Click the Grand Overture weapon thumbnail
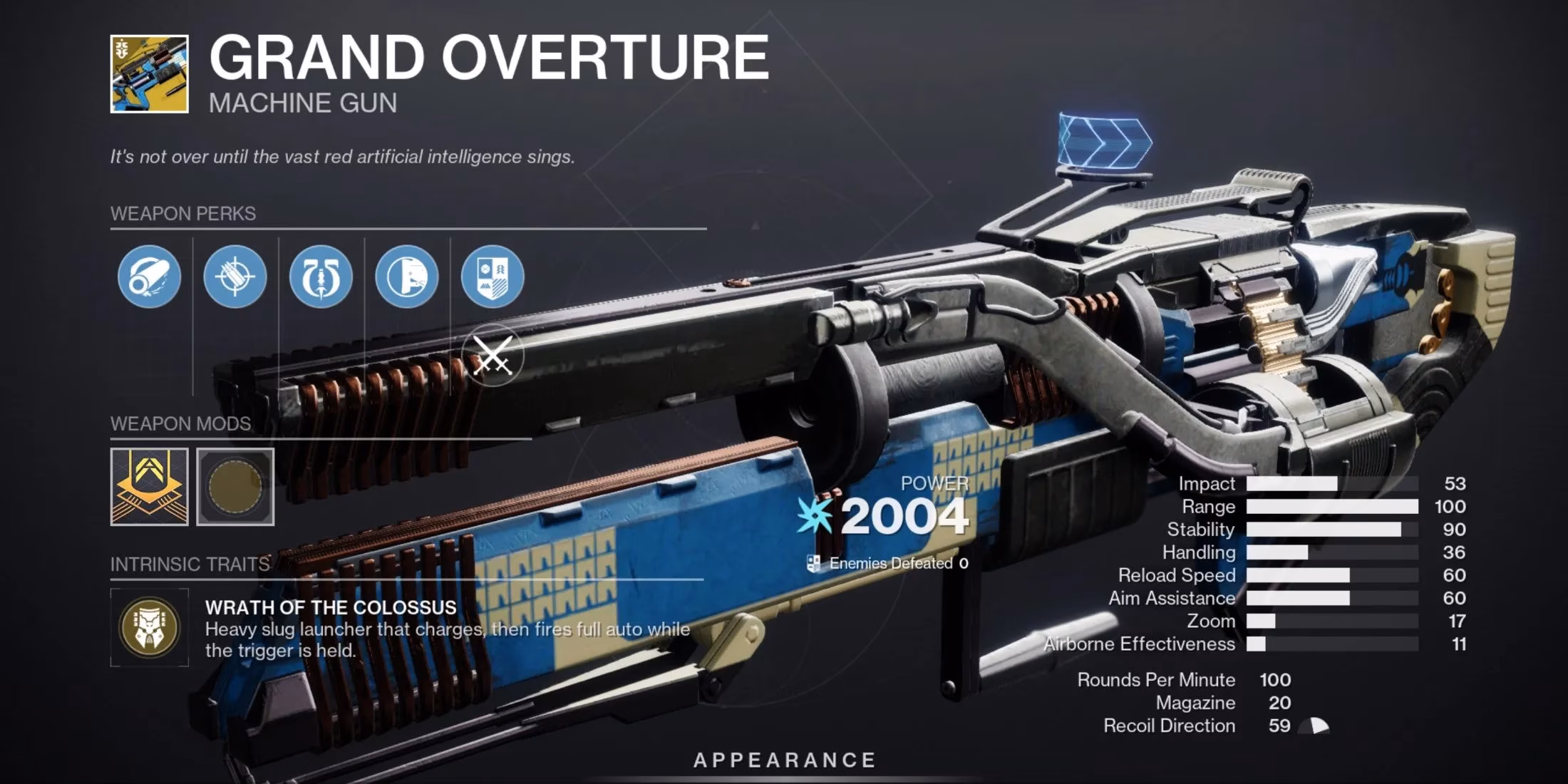Viewport: 1568px width, 784px height. point(148,75)
